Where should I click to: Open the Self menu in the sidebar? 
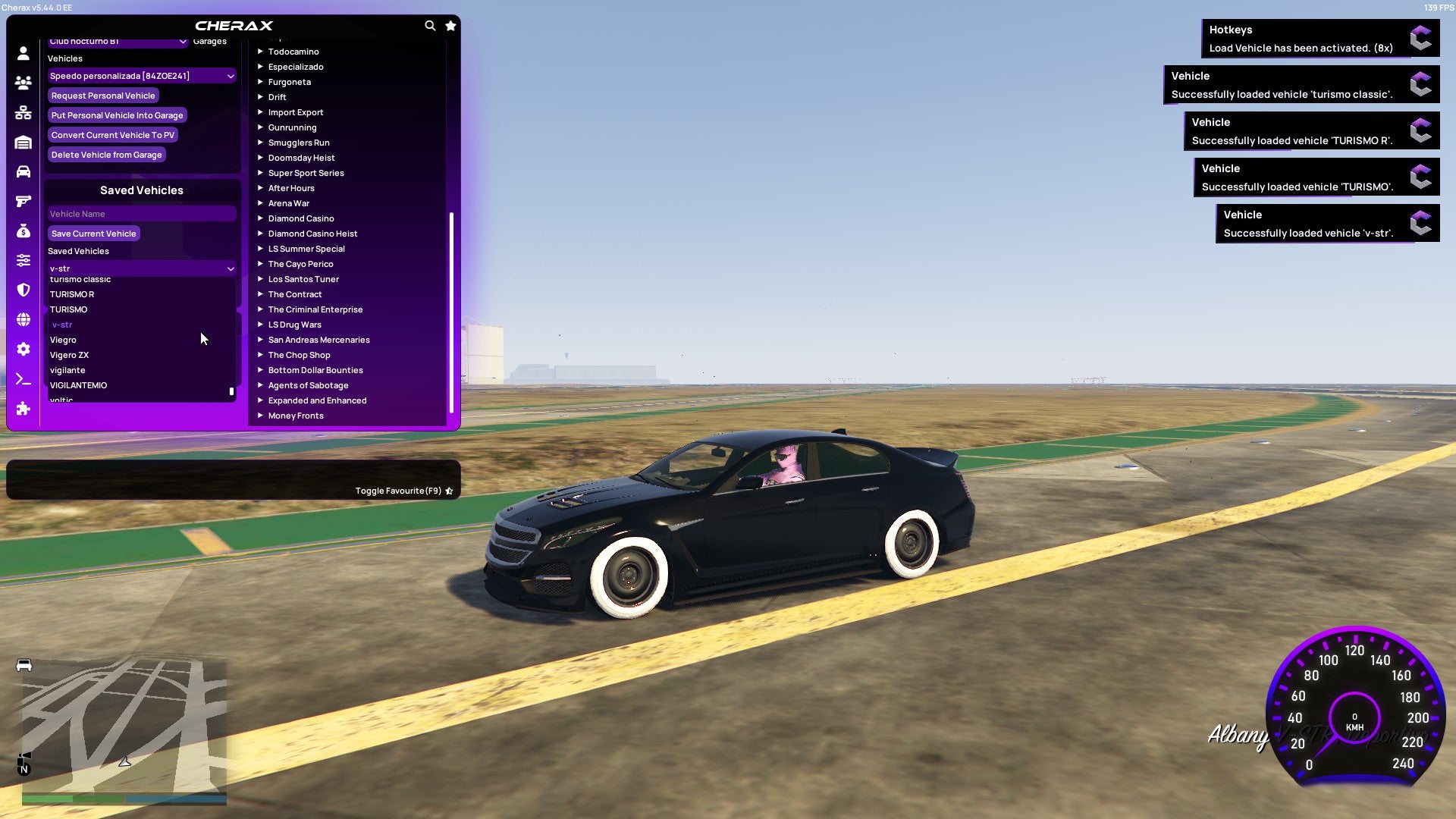coord(23,53)
